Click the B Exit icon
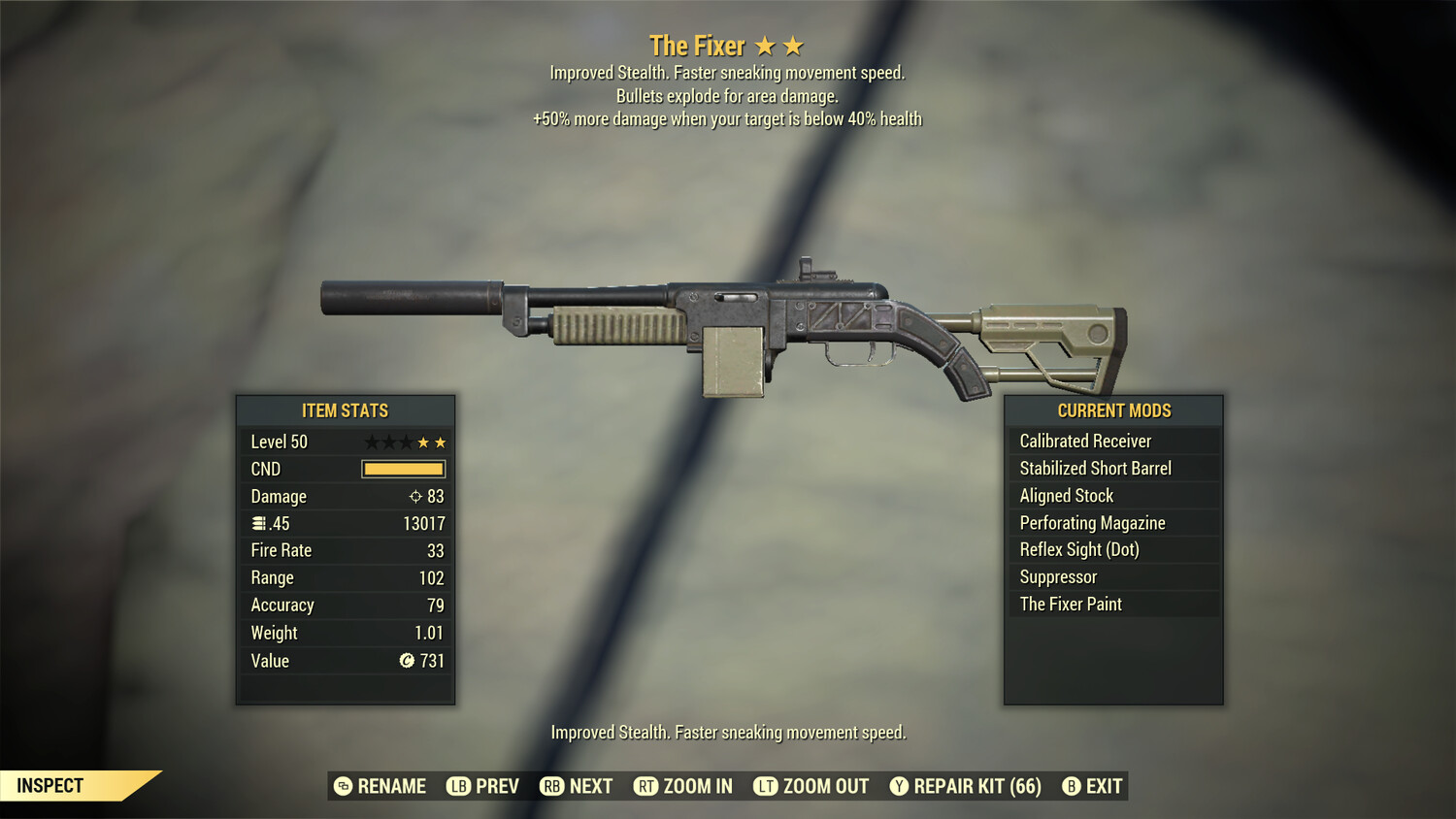The height and width of the screenshot is (819, 1456). [x=1072, y=786]
